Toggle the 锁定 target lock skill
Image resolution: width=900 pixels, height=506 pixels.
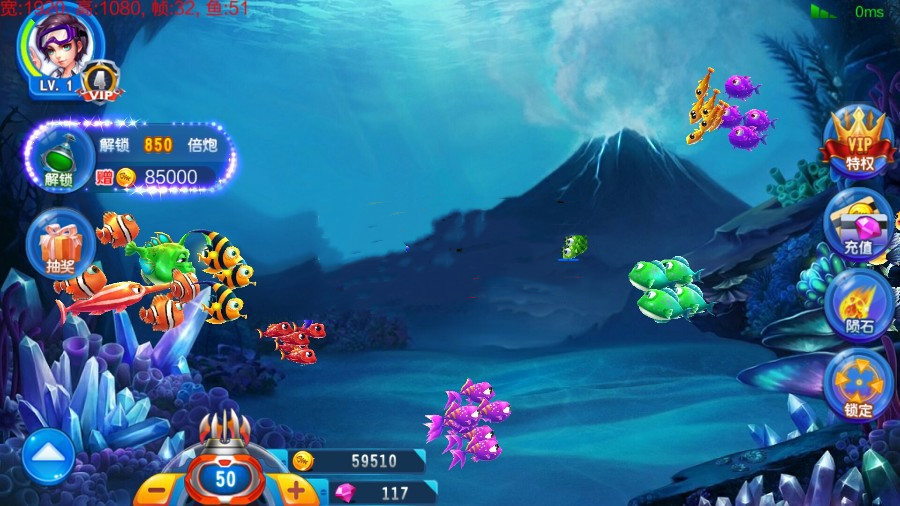point(859,386)
